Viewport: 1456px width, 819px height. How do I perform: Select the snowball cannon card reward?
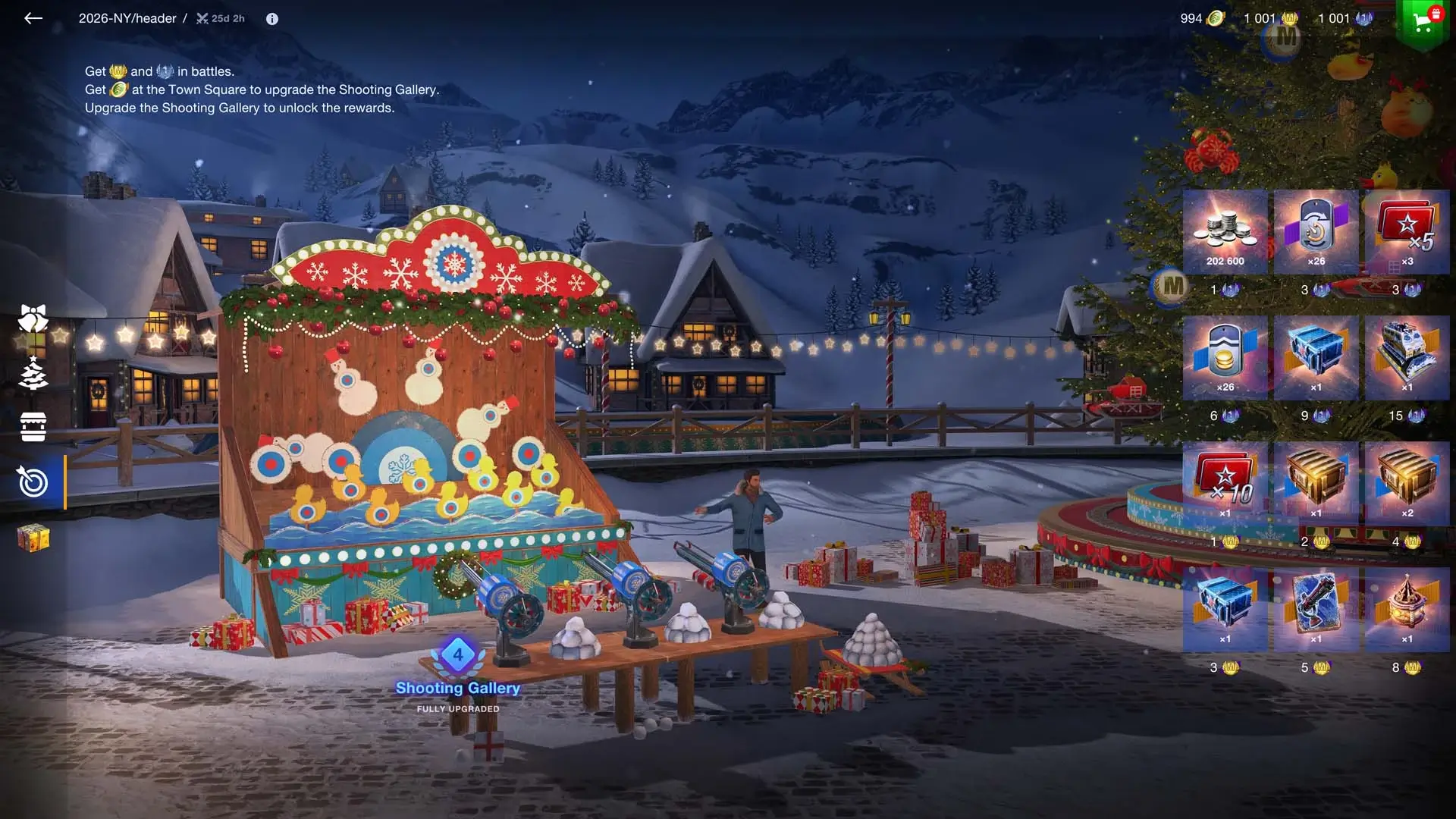(x=1316, y=609)
